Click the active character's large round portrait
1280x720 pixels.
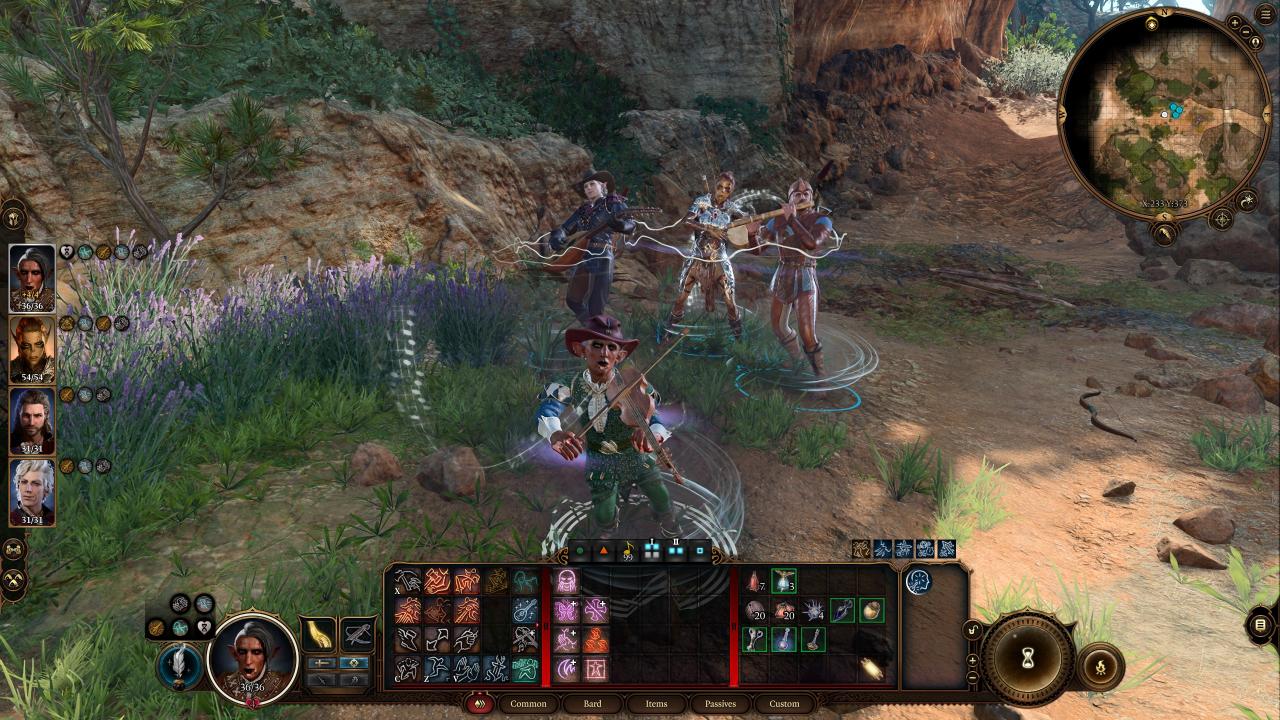tap(253, 657)
